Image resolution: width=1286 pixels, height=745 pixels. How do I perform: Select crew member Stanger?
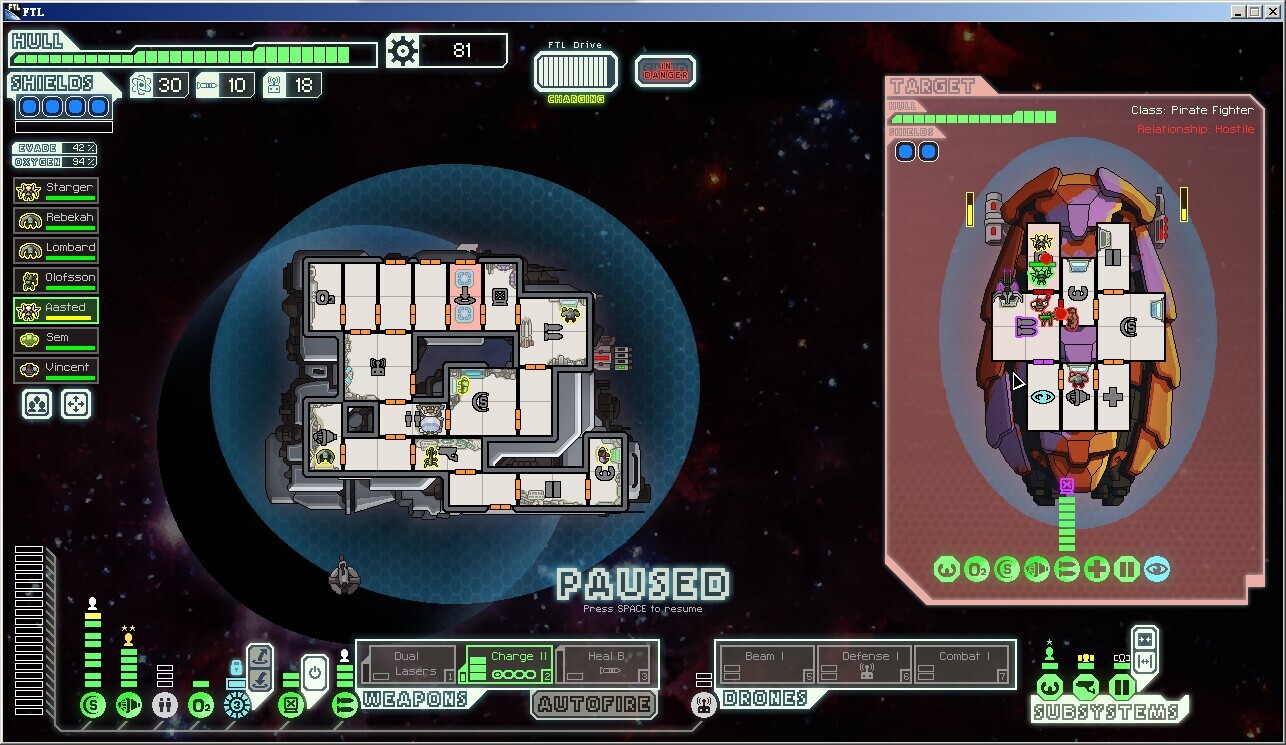pyautogui.click(x=56, y=190)
